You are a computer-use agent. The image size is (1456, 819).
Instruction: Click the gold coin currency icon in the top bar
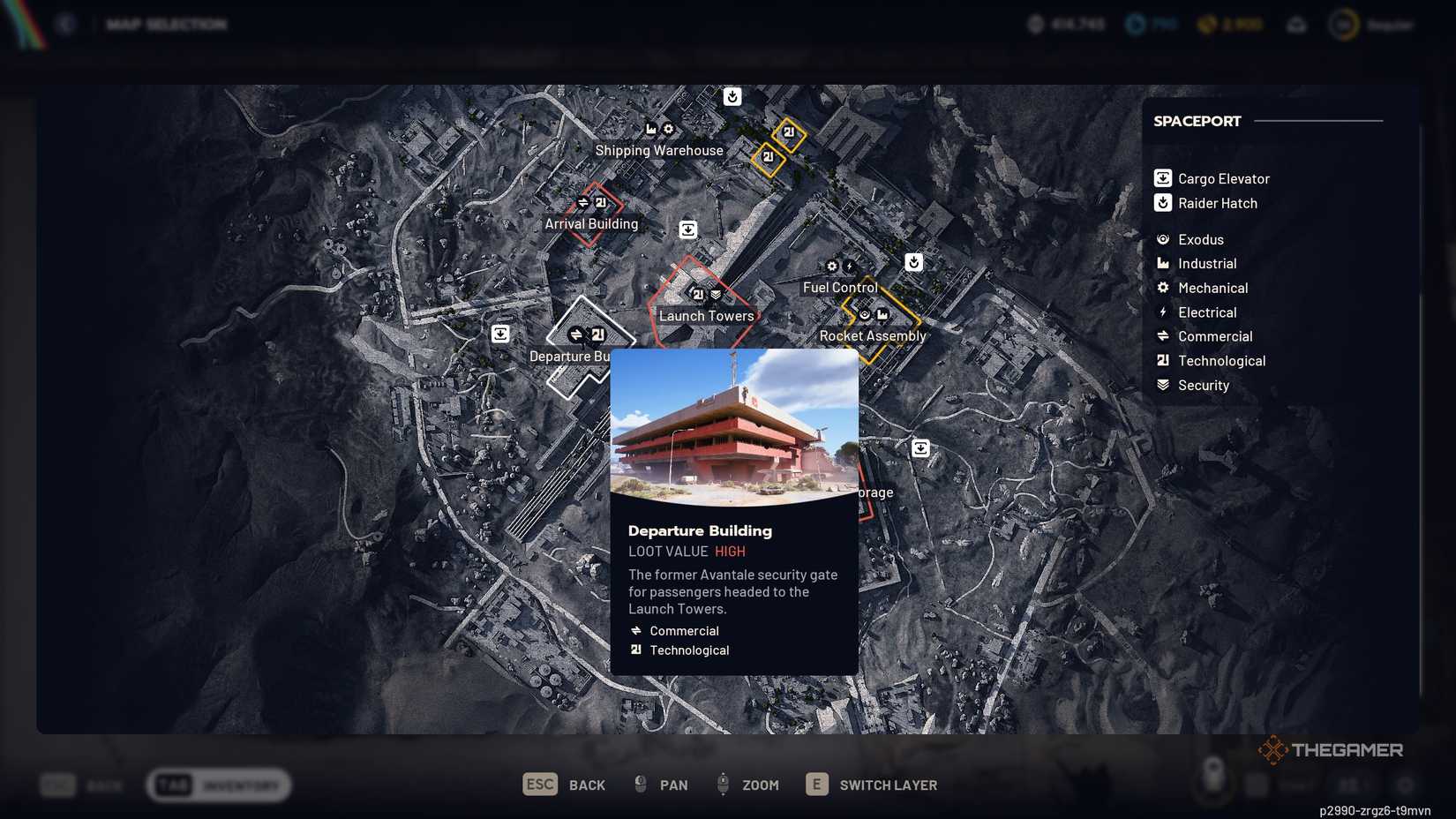(1205, 25)
